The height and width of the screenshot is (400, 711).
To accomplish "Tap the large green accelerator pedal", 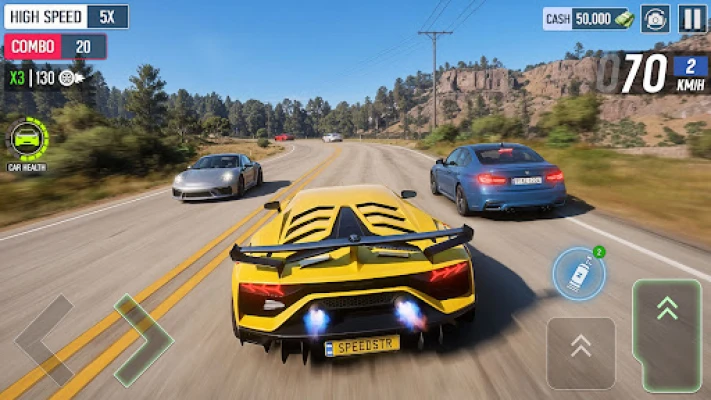I will tap(667, 333).
